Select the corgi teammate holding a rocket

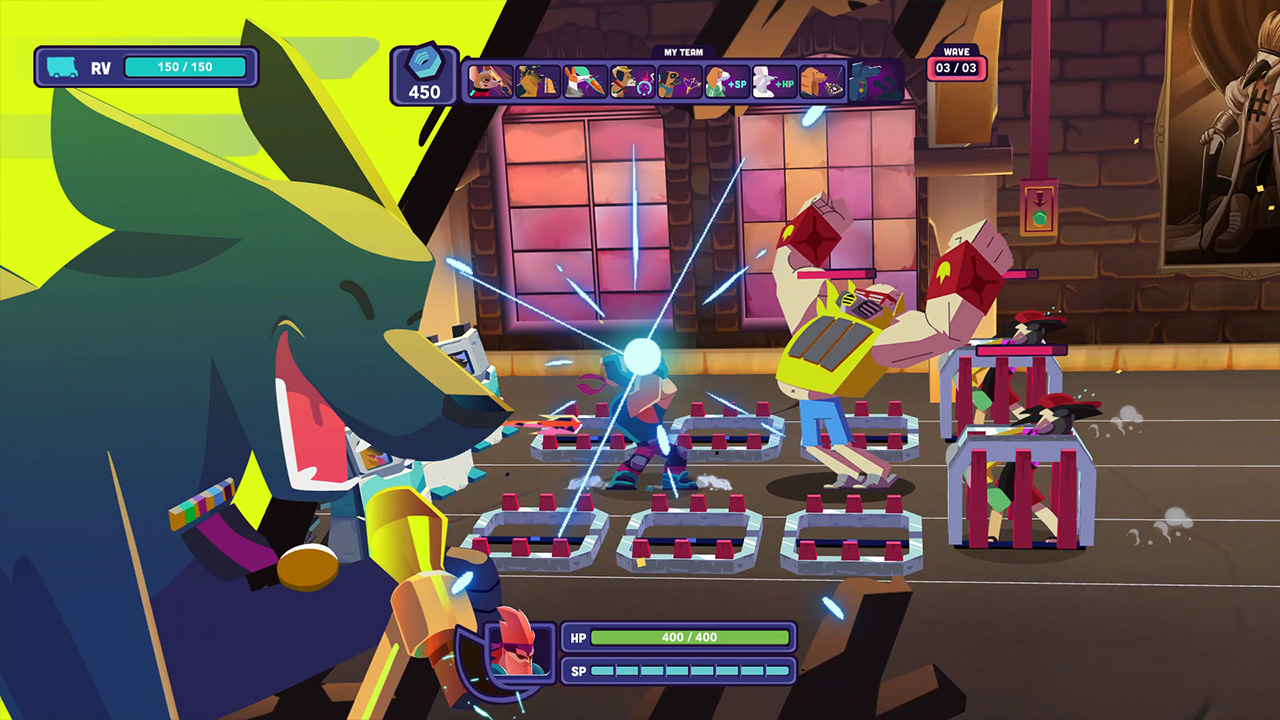pyautogui.click(x=584, y=80)
